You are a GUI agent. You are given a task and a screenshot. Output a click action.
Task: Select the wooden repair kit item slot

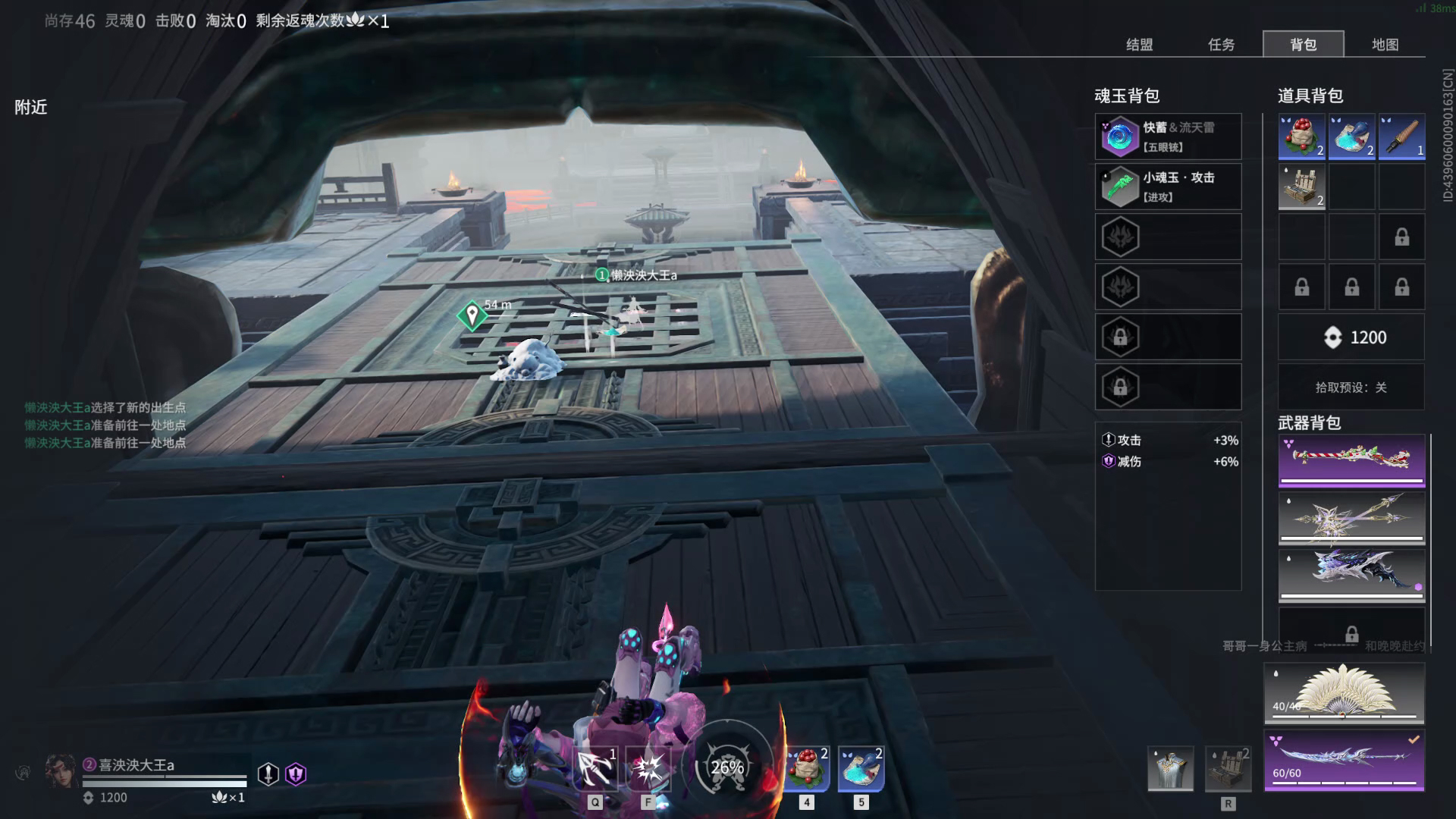[x=1301, y=187]
